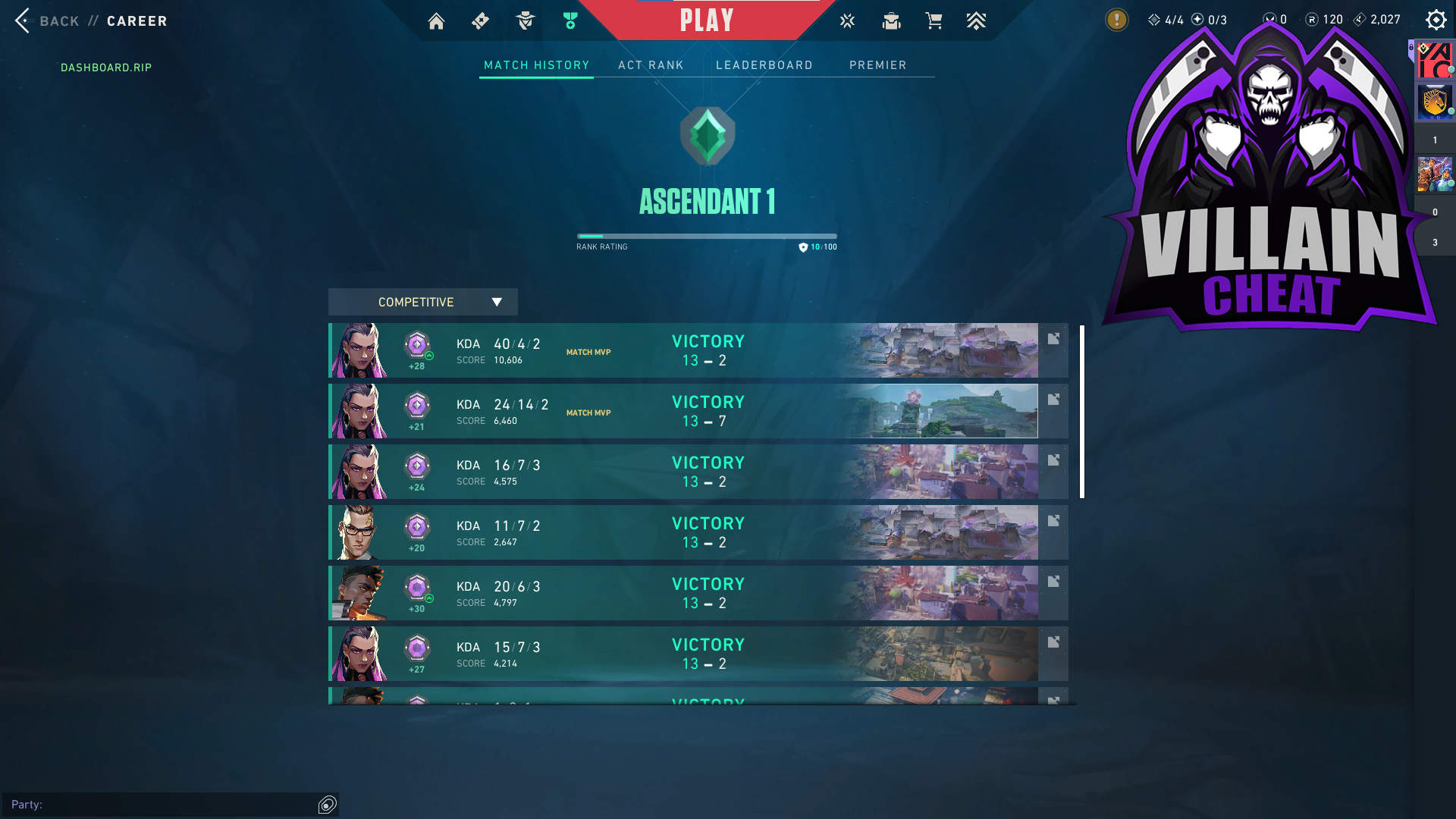Choose the 20/6/3 match with +30 rating
Image resolution: width=1456 pixels, height=819 pixels.
[682, 593]
